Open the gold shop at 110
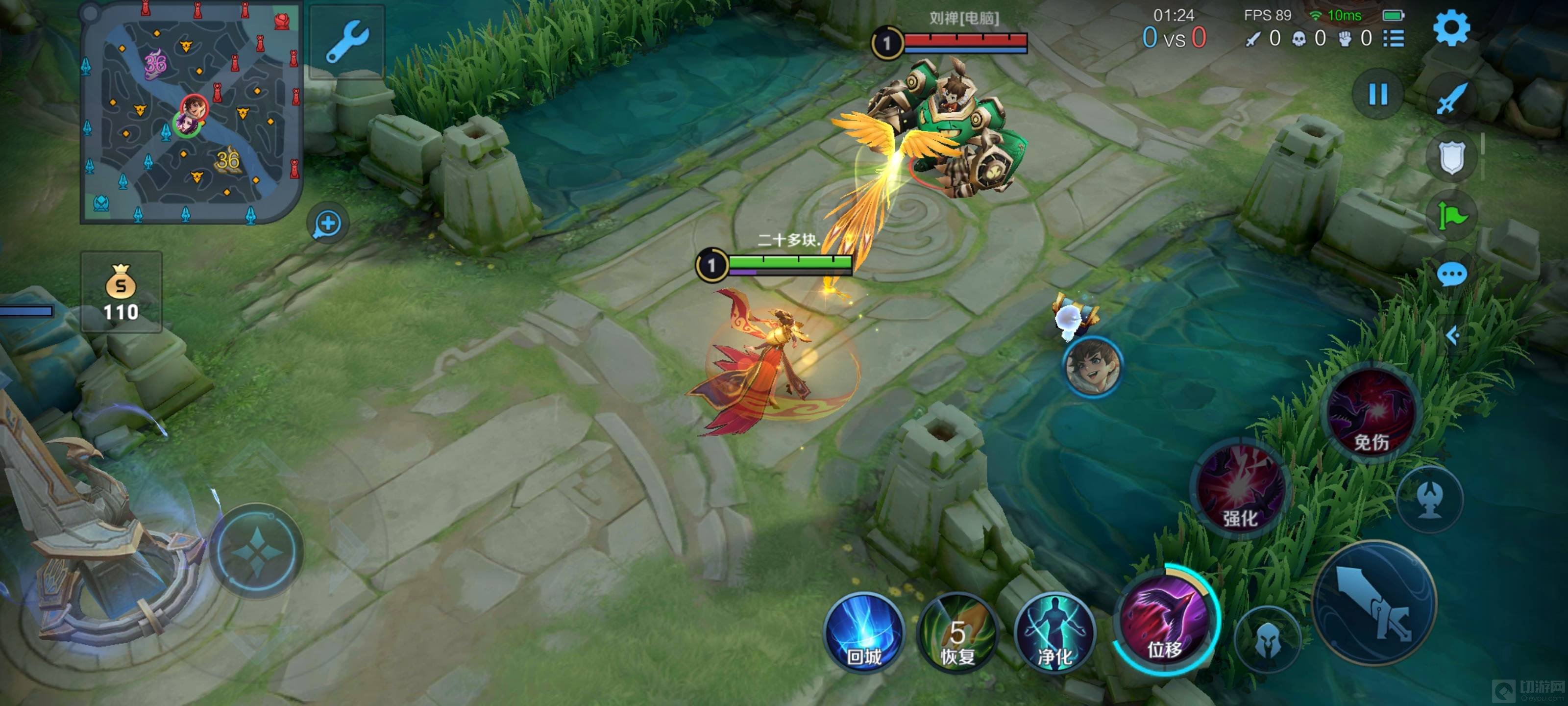 click(121, 292)
